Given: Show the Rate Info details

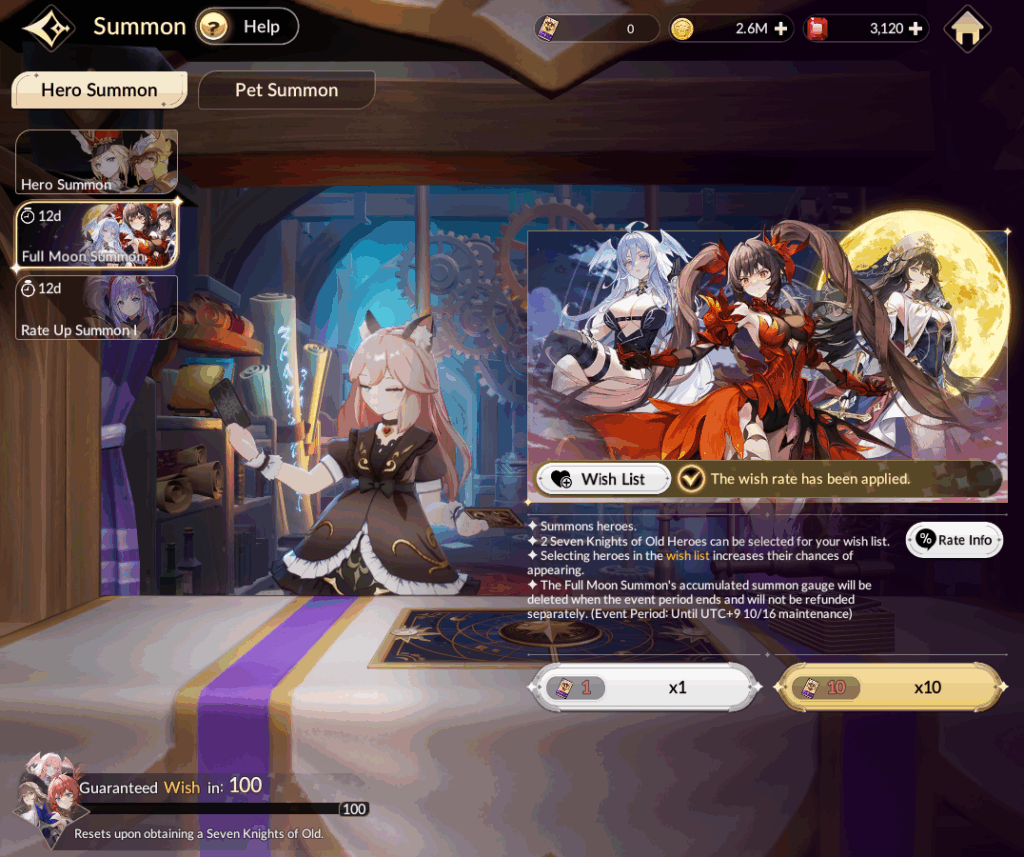Looking at the screenshot, I should click(954, 540).
